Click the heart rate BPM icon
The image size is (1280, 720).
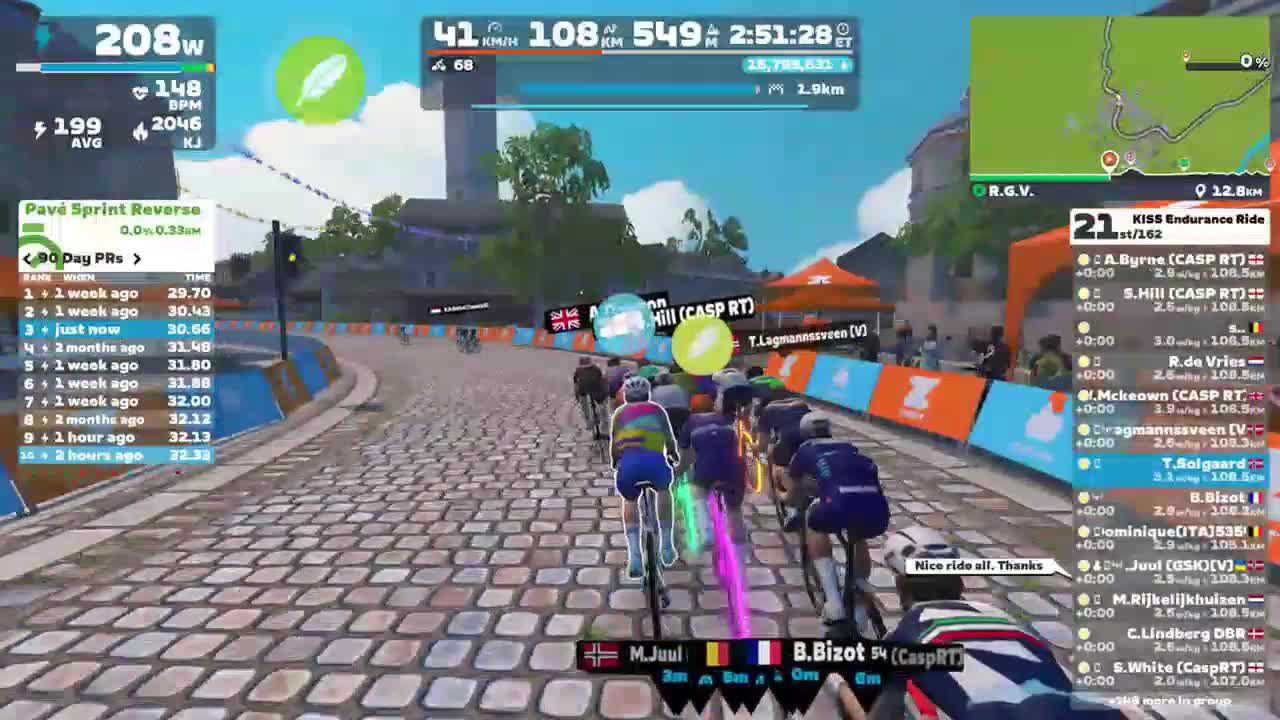coord(140,92)
